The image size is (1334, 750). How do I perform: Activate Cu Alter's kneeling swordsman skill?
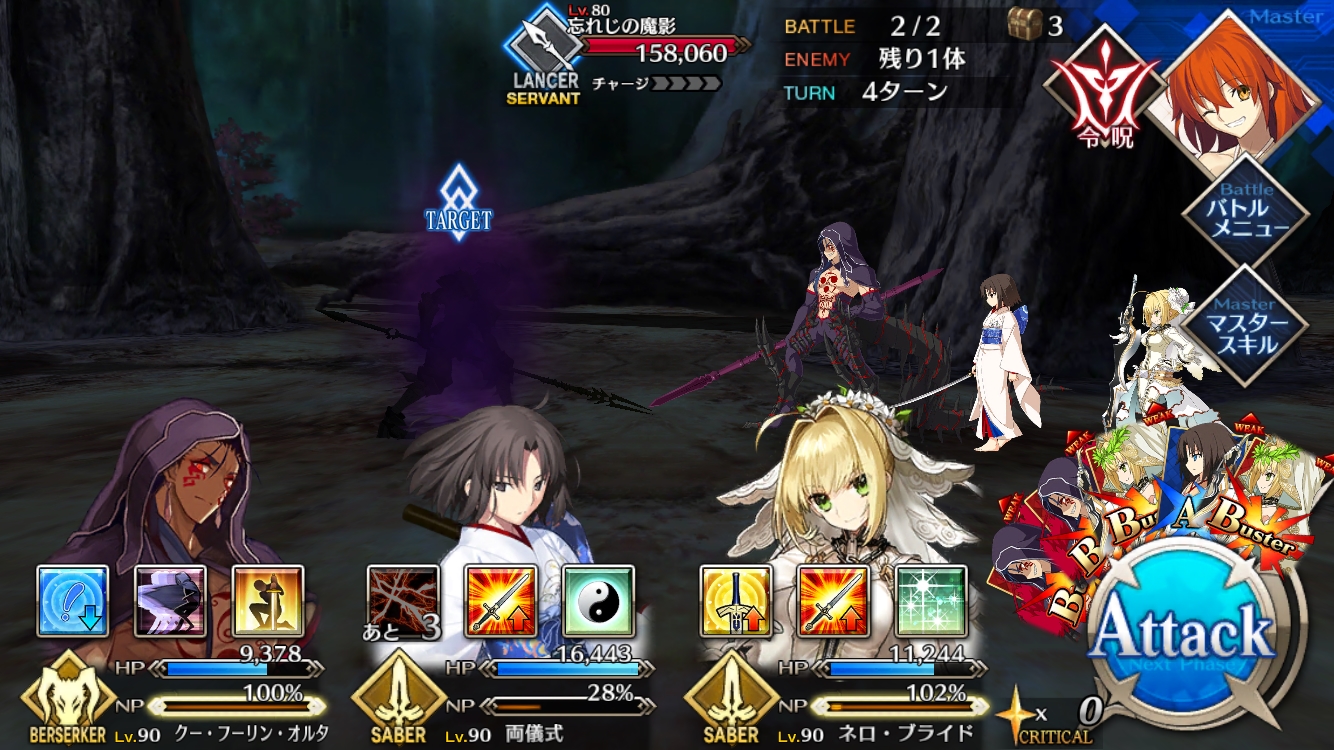268,601
